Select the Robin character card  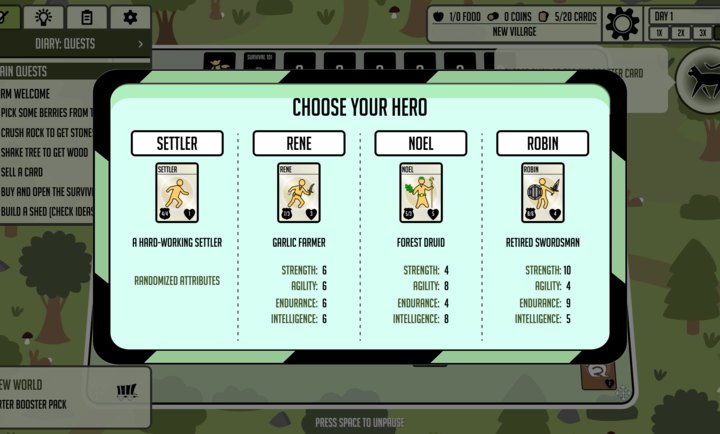[x=543, y=193]
